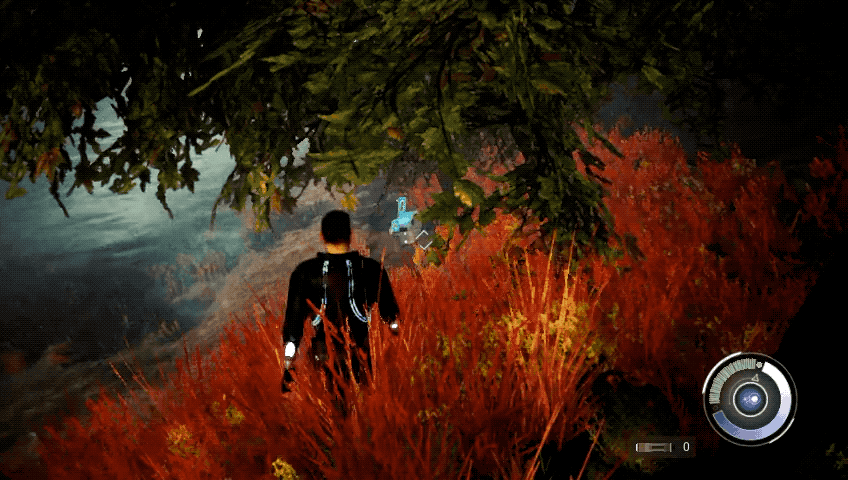Viewport: 848px width, 480px height.
Task: Select the equipped weapon icon
Action: 654,447
